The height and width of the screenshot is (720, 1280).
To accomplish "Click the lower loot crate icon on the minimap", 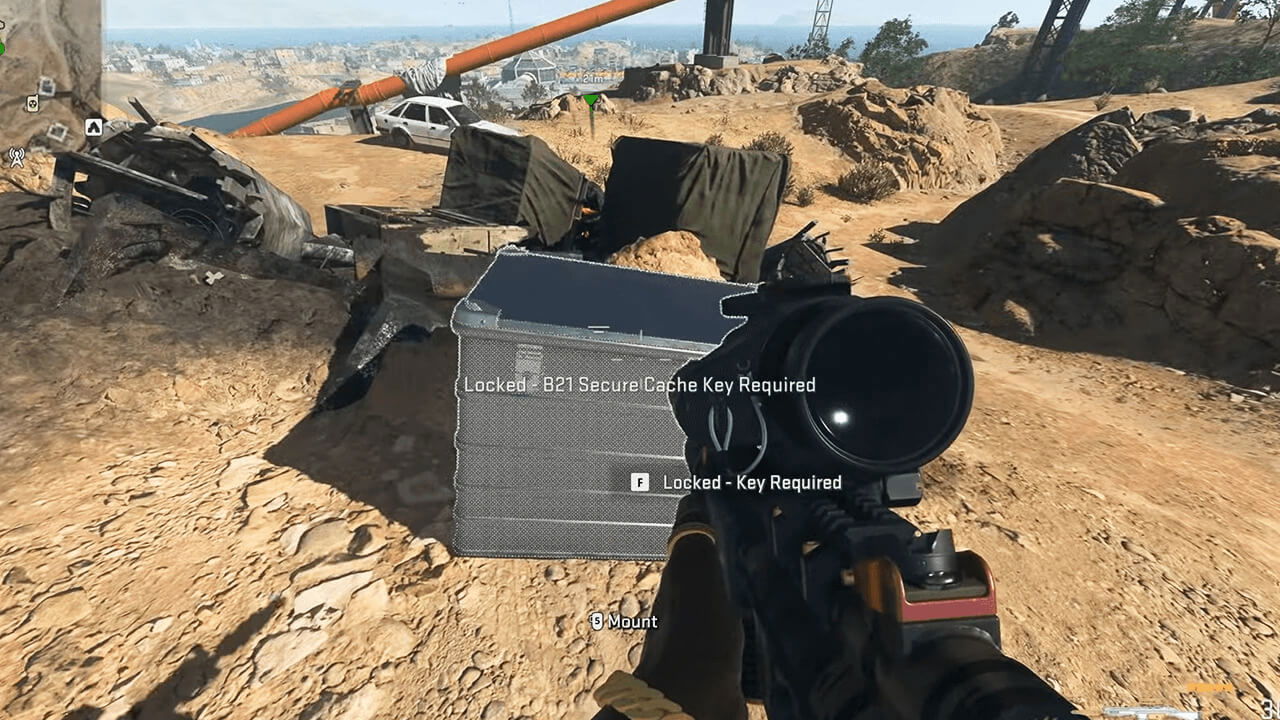I will pyautogui.click(x=57, y=130).
